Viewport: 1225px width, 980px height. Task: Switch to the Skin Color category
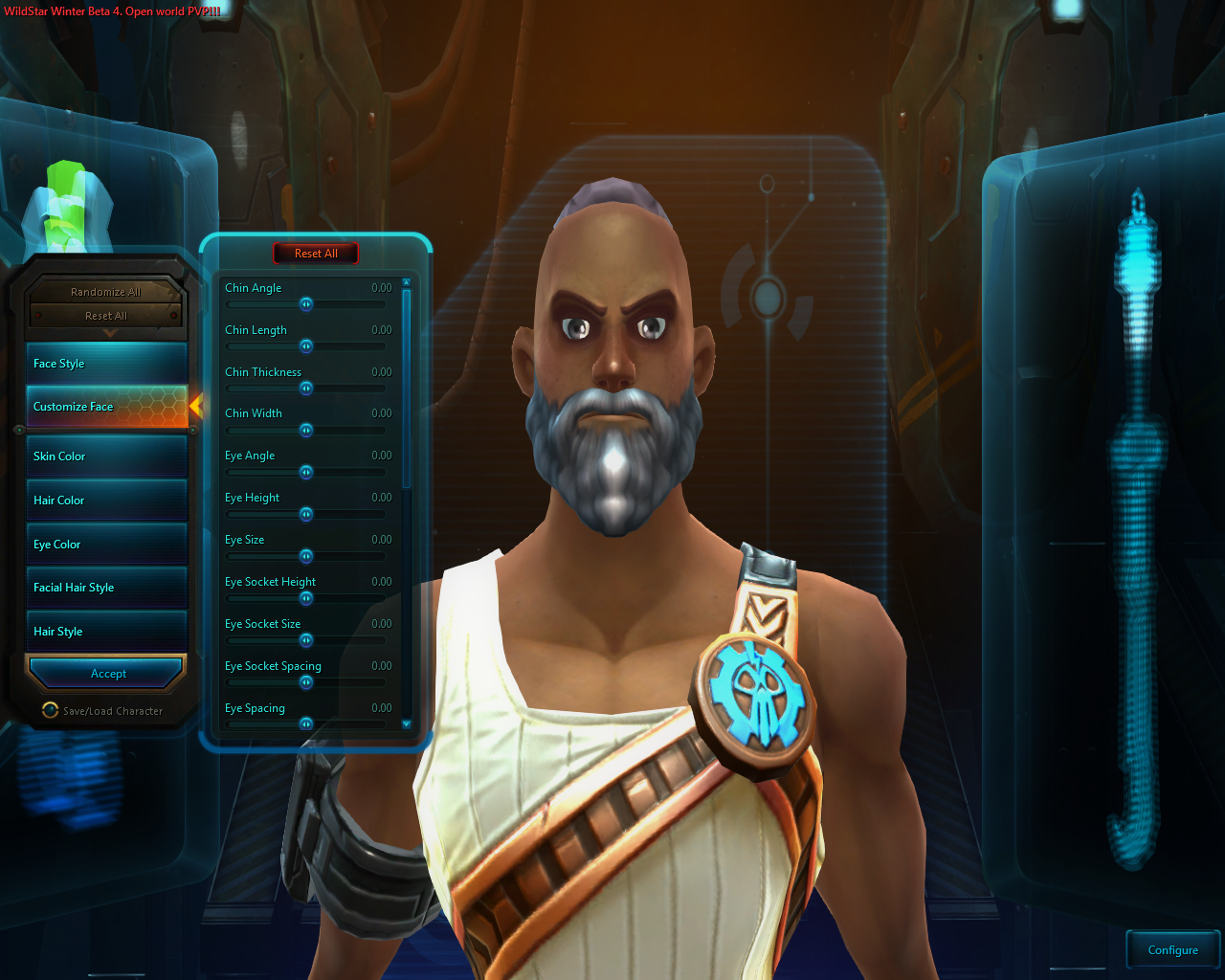105,457
